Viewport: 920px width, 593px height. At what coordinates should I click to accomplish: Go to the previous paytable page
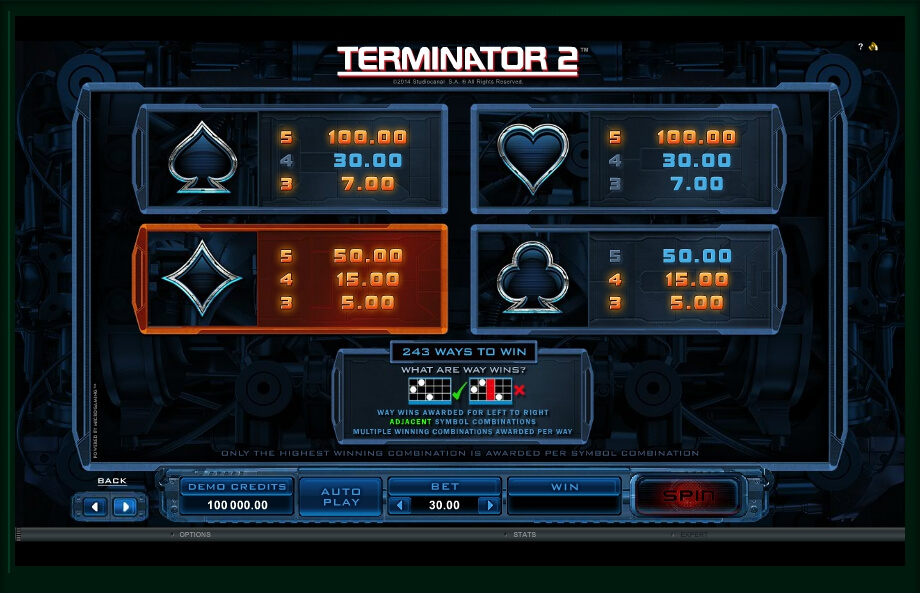click(97, 506)
